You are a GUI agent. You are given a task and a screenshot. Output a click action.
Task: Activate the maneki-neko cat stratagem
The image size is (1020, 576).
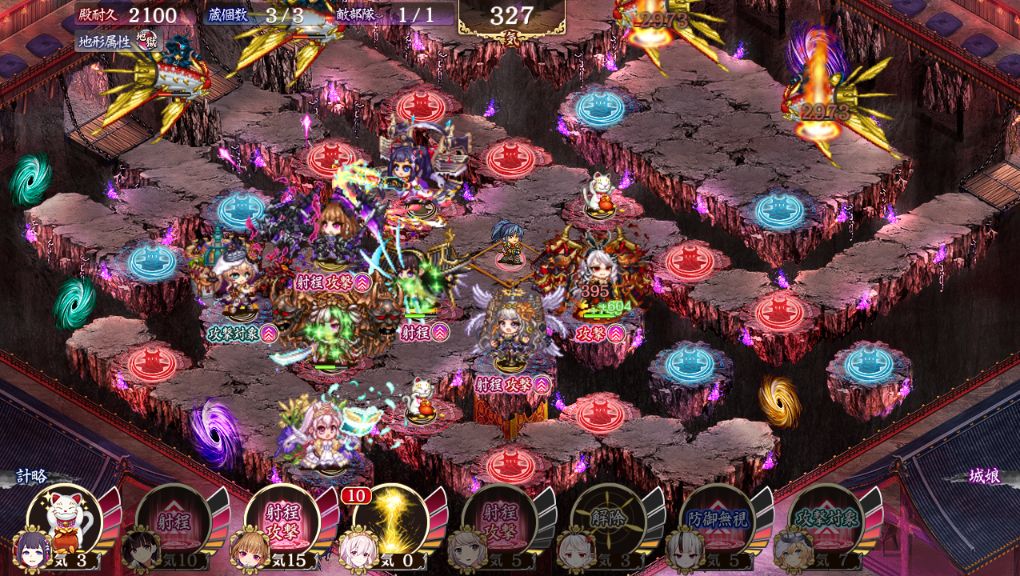(64, 518)
